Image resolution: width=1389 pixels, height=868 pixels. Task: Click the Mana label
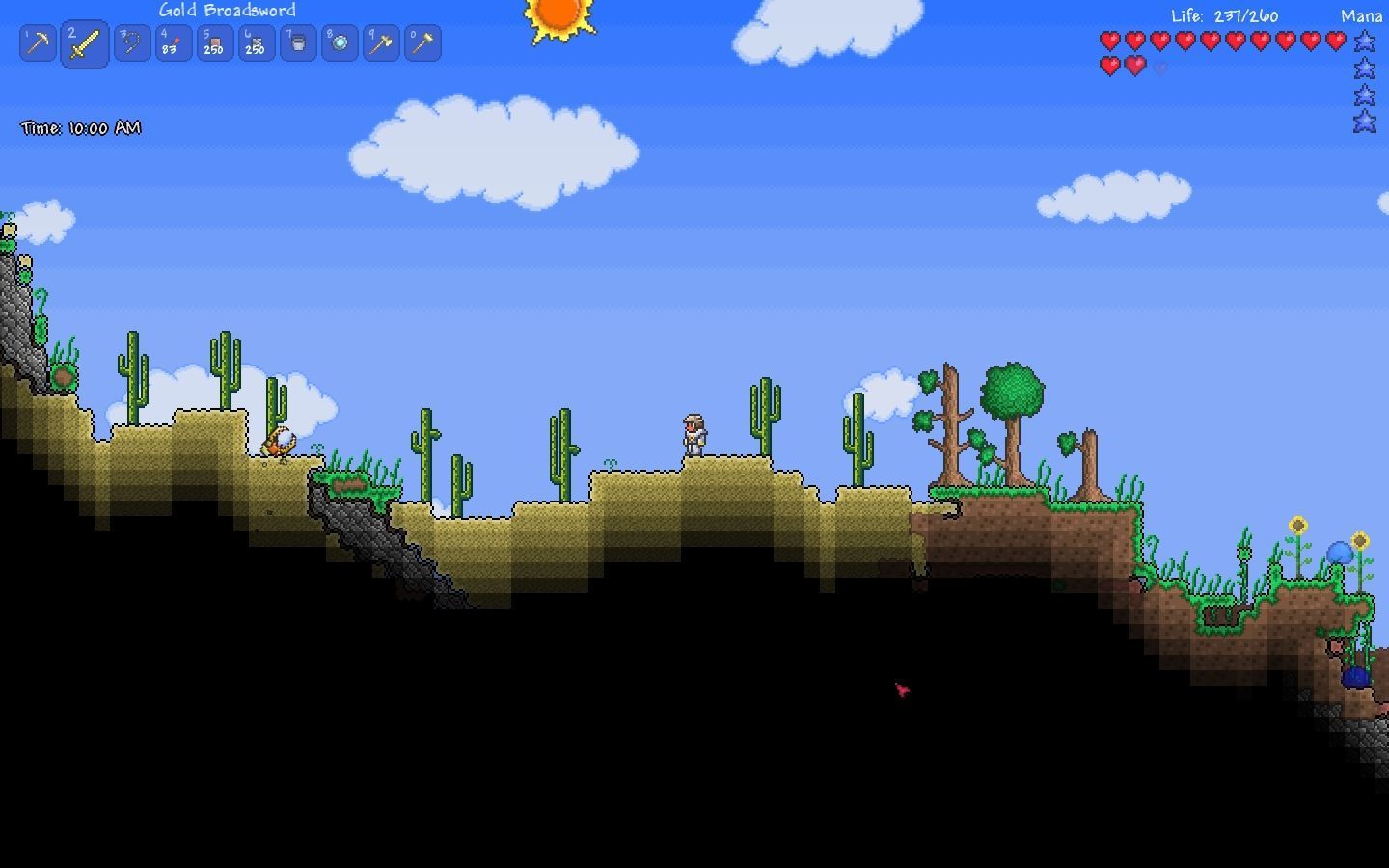pos(1361,15)
